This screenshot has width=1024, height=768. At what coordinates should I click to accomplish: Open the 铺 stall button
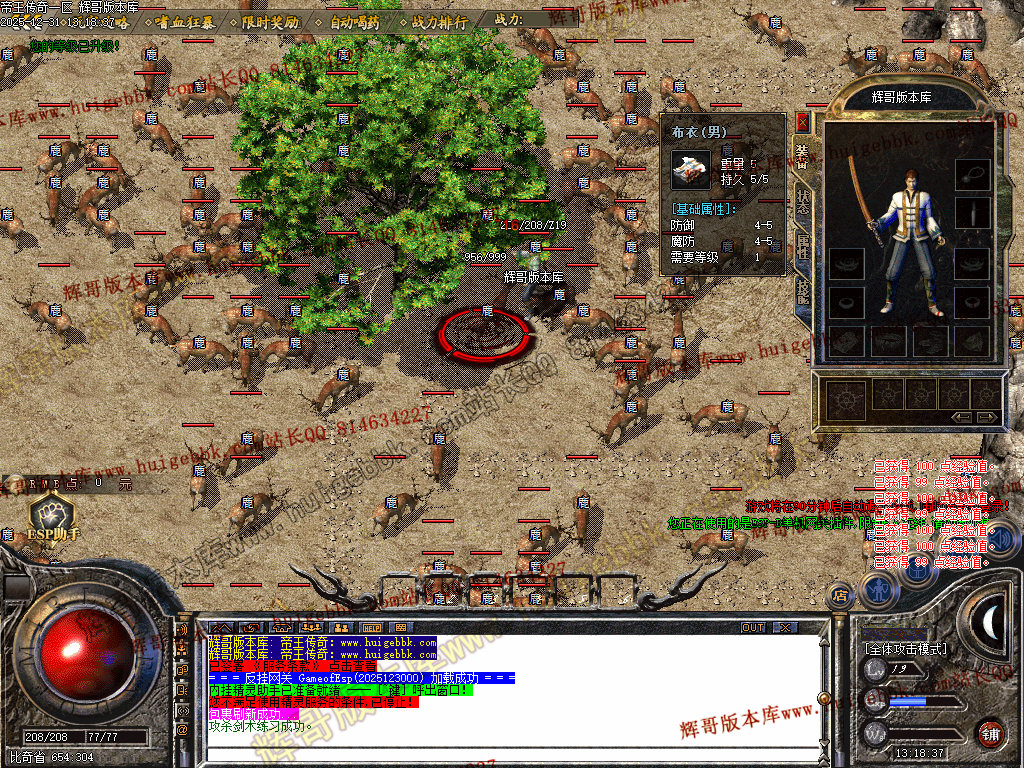[x=991, y=732]
